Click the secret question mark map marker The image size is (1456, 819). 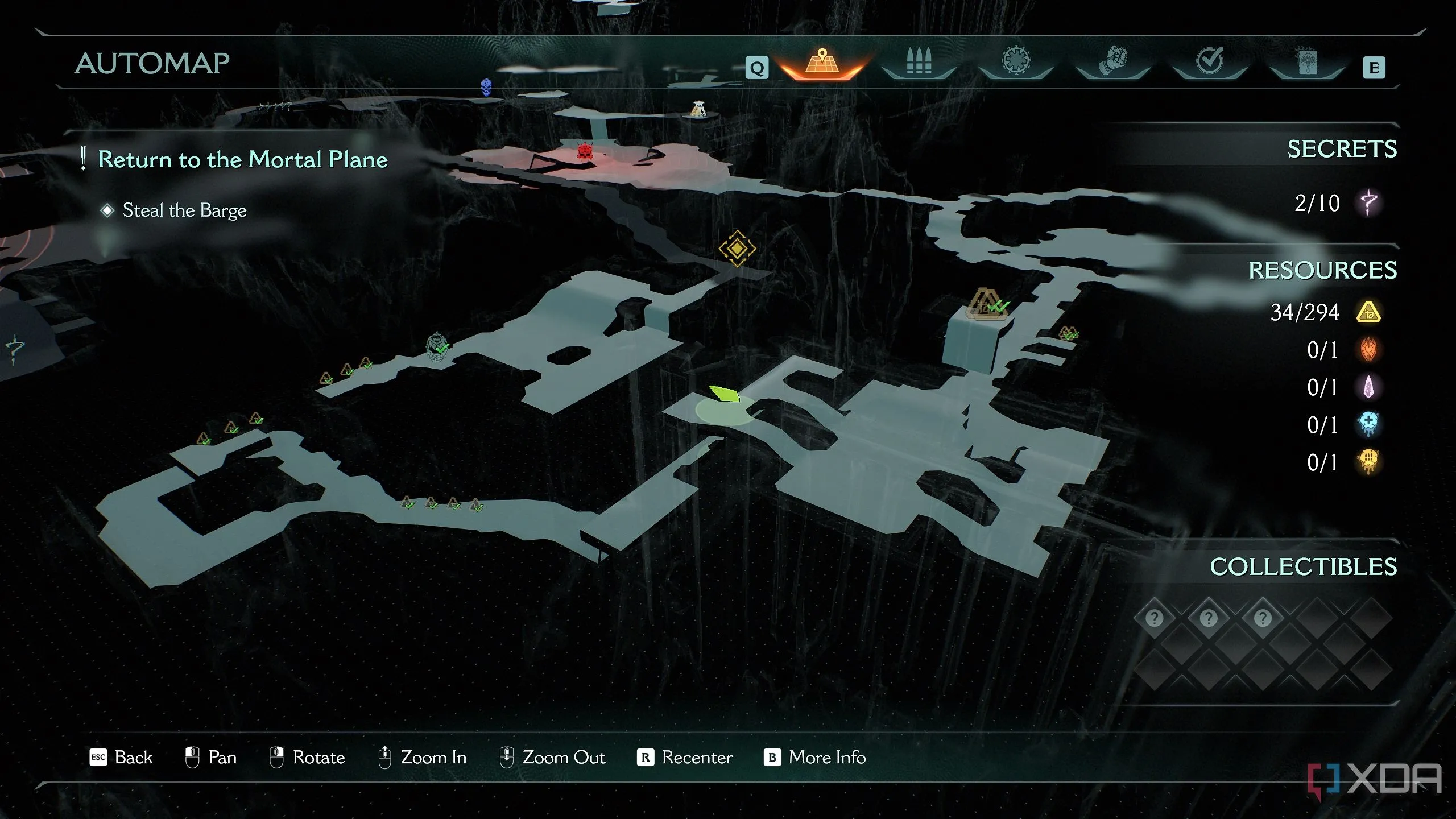point(15,348)
